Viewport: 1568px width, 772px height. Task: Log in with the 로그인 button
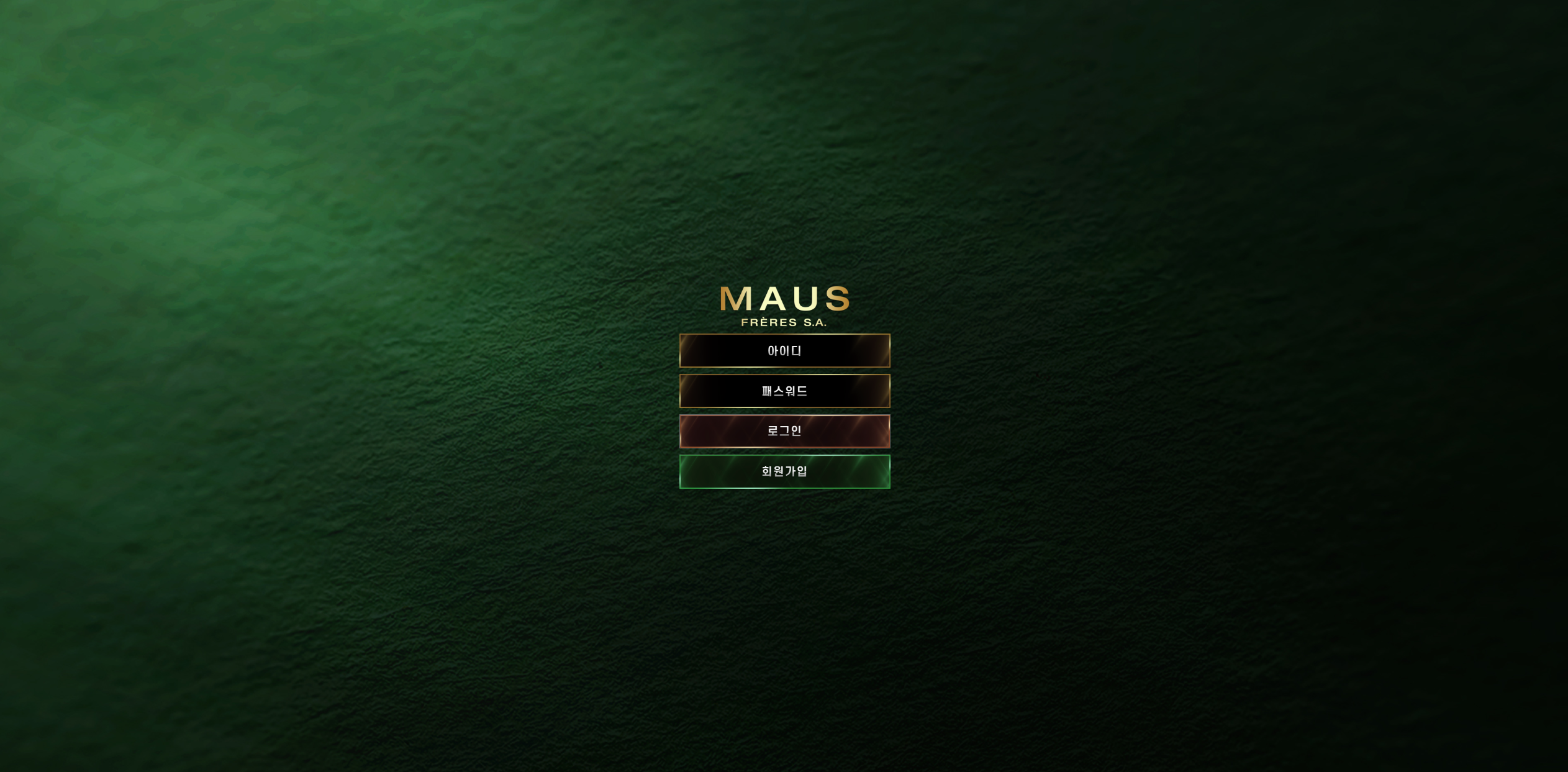[x=784, y=431]
